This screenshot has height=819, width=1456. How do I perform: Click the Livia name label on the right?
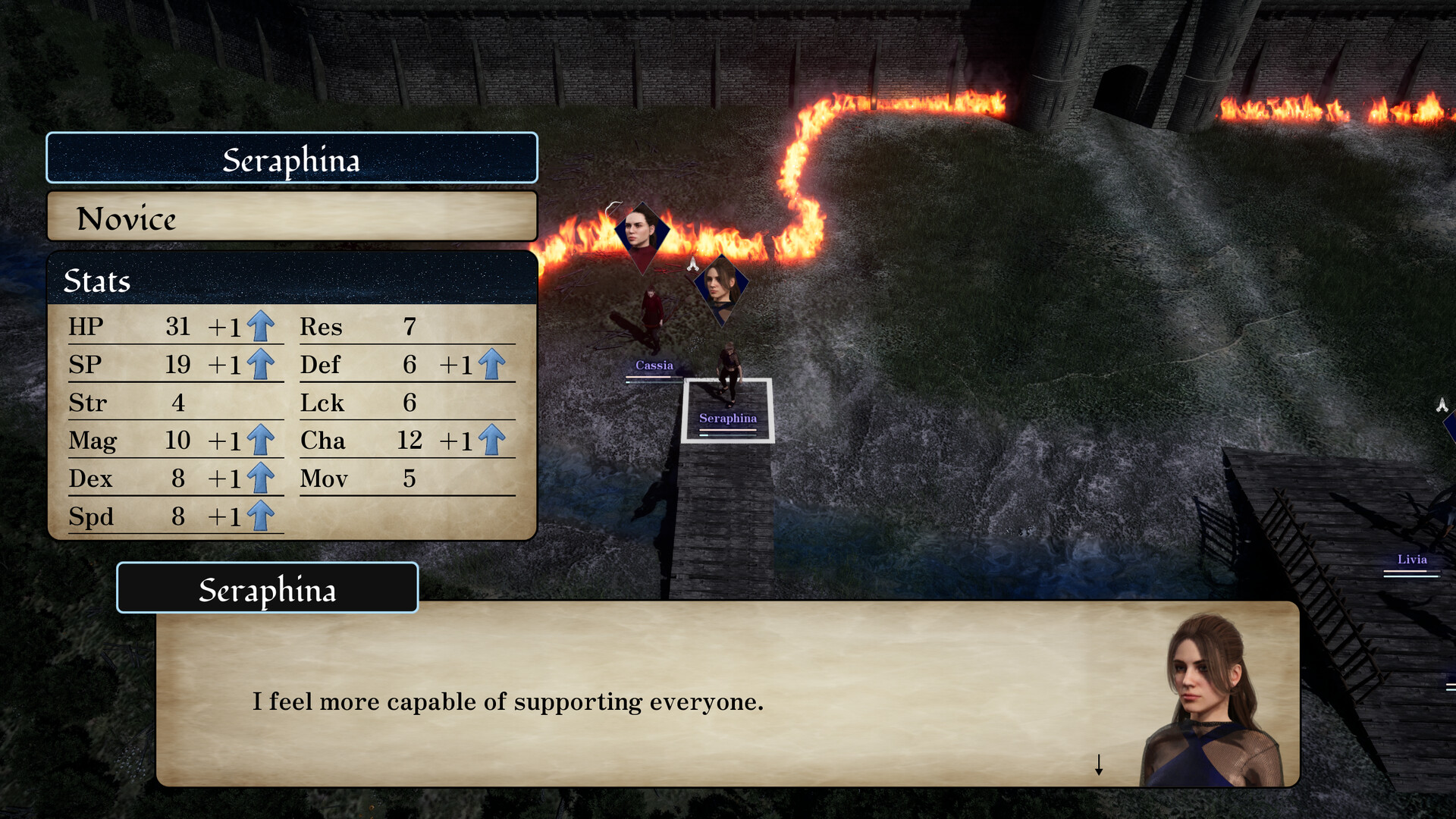pos(1410,560)
